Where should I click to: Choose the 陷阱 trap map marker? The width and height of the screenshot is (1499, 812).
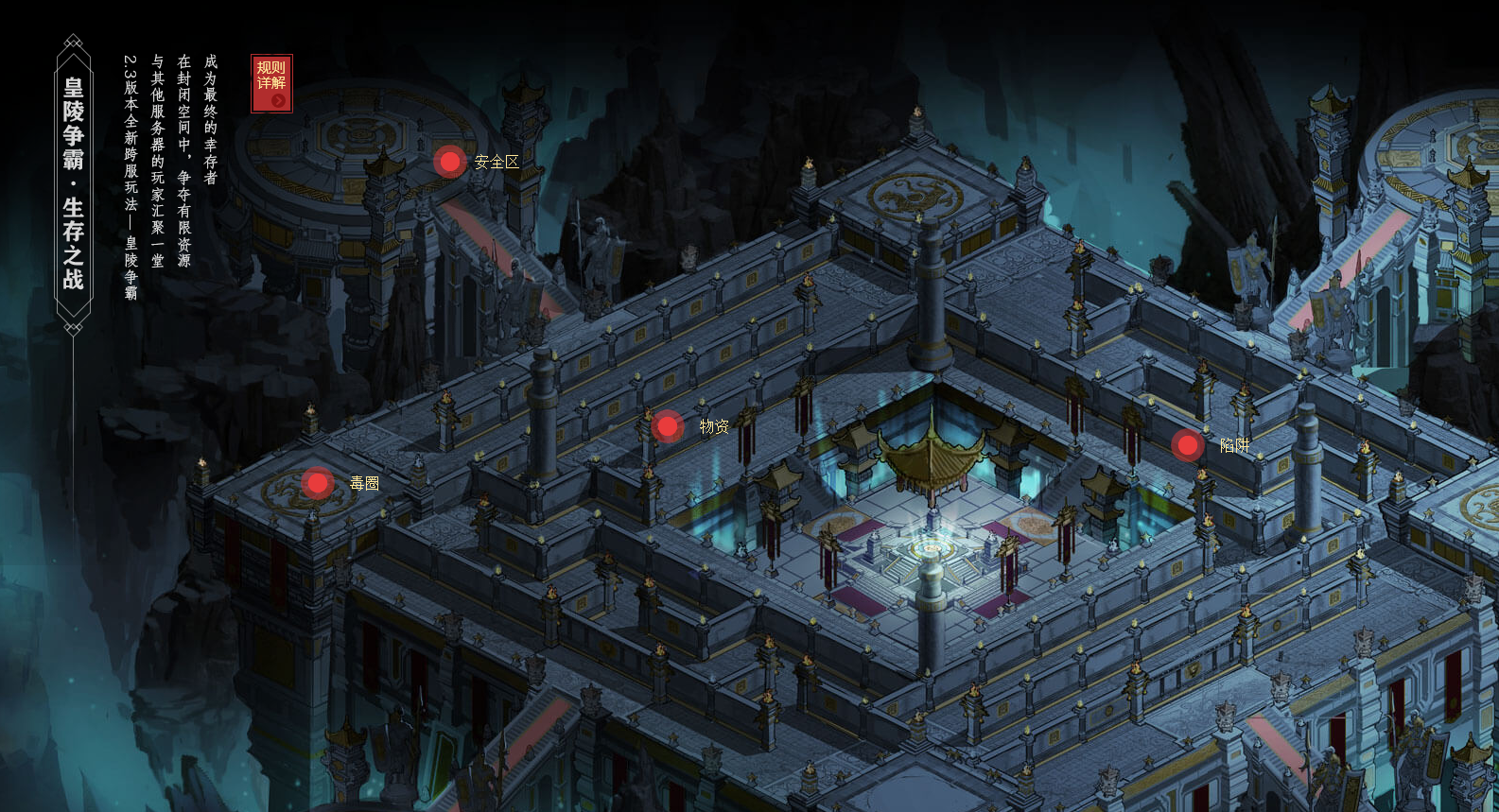(x=1187, y=444)
